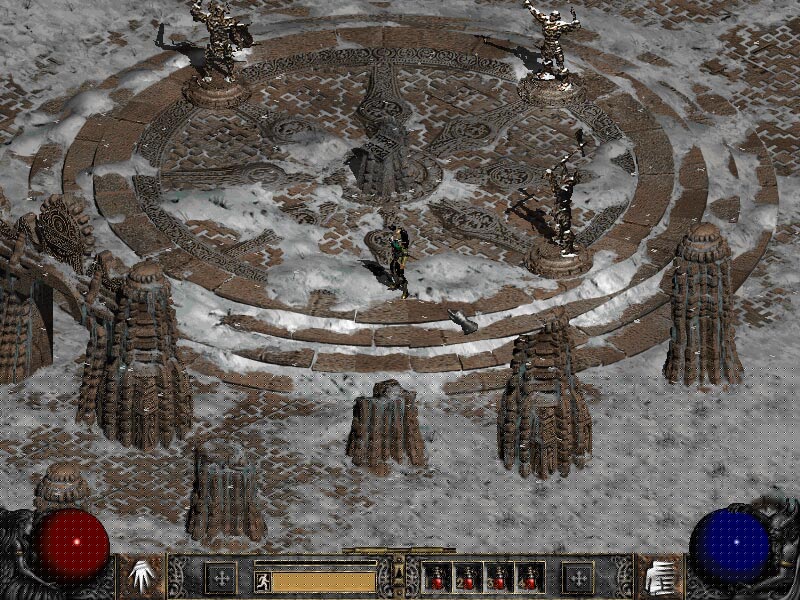Use the red potion in belt slot 3

[499, 578]
